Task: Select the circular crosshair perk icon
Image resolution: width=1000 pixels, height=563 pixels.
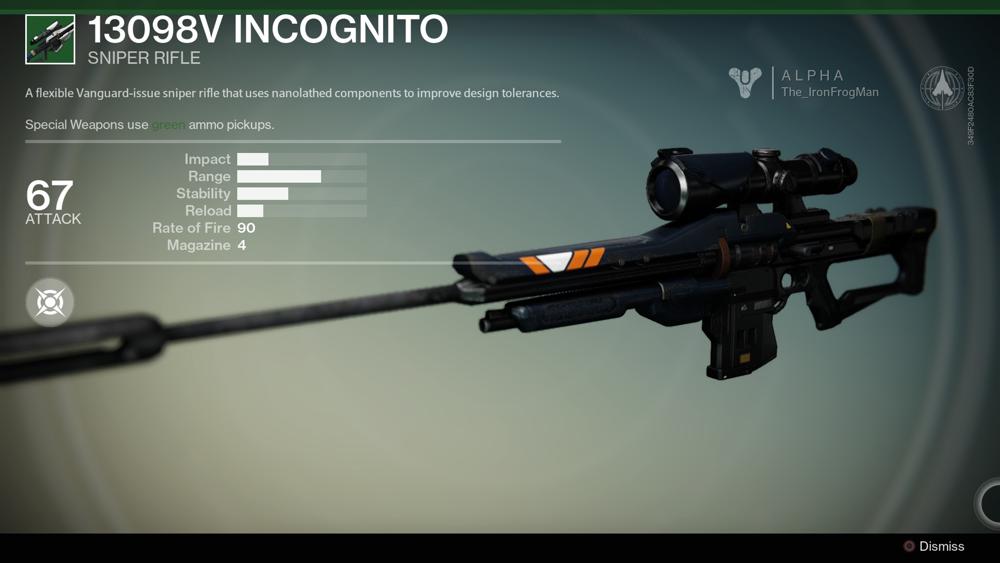Action: 50,302
